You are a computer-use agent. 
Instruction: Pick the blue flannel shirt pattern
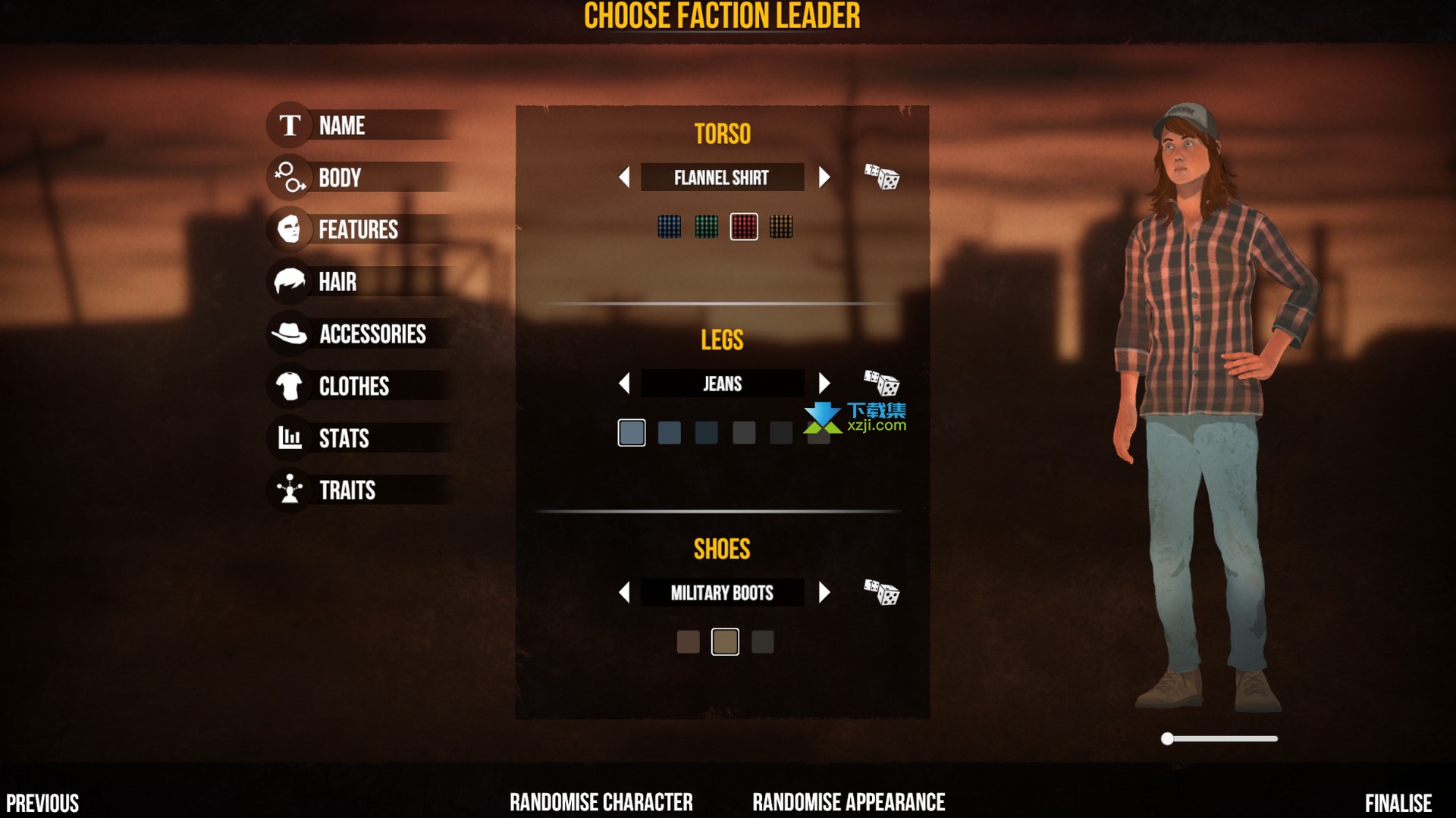point(669,227)
